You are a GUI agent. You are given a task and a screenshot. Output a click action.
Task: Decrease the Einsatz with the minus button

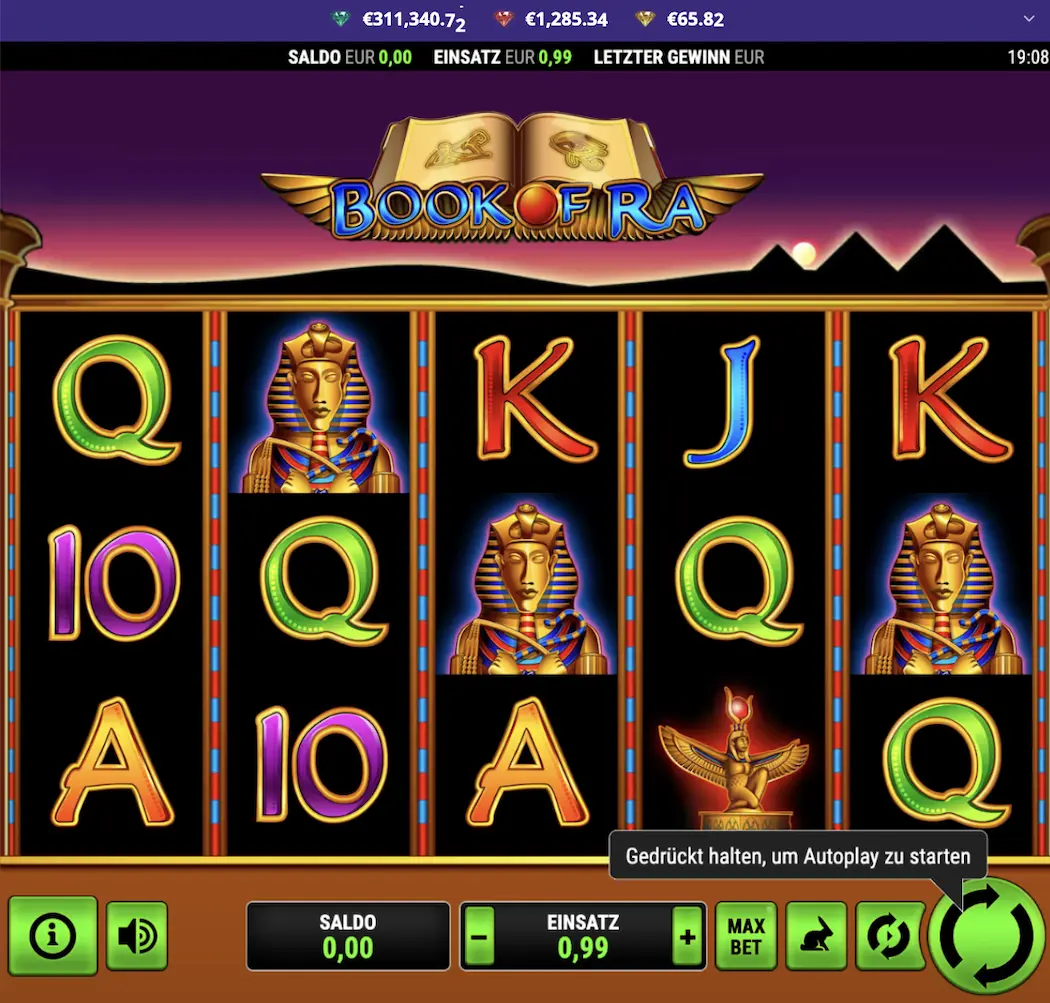pos(479,937)
